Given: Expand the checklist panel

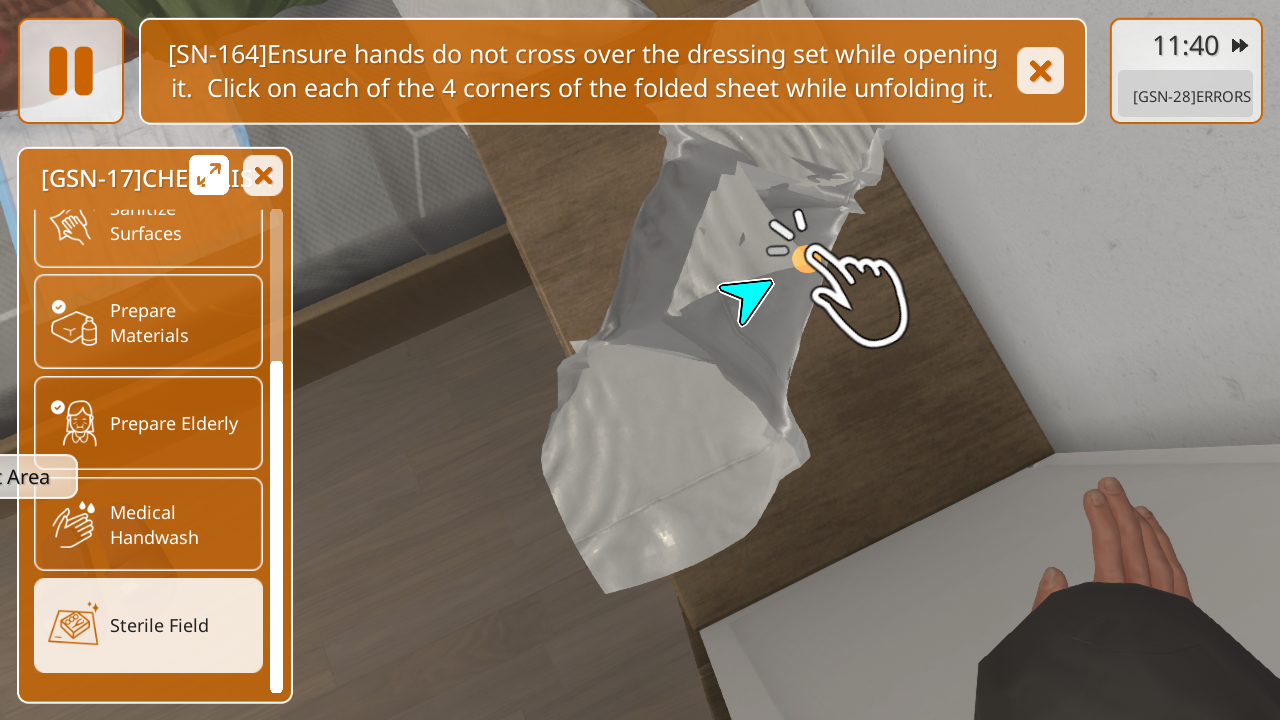Looking at the screenshot, I should 209,175.
